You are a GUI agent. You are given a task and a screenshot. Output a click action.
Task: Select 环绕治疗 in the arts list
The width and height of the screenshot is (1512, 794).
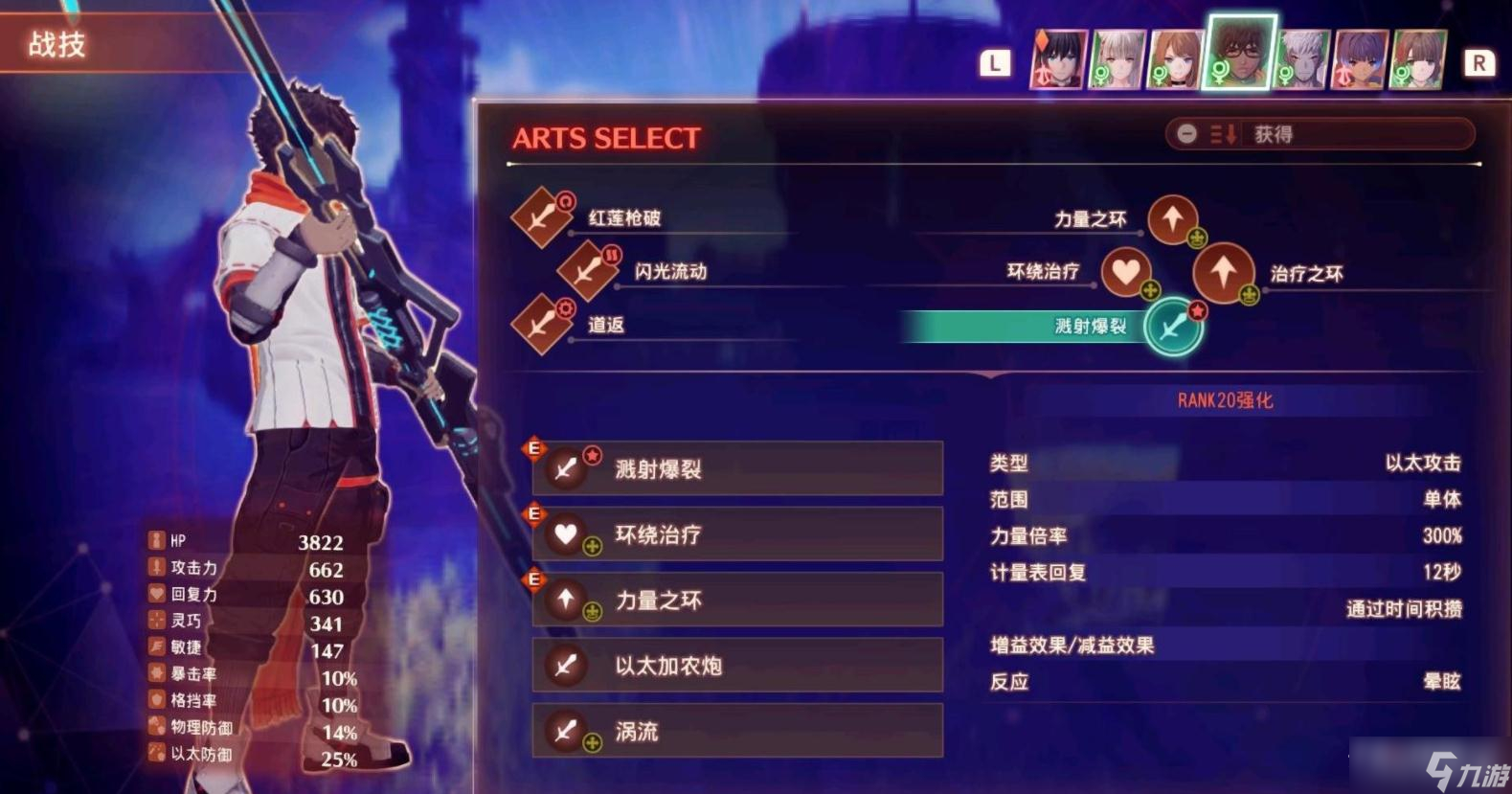736,533
